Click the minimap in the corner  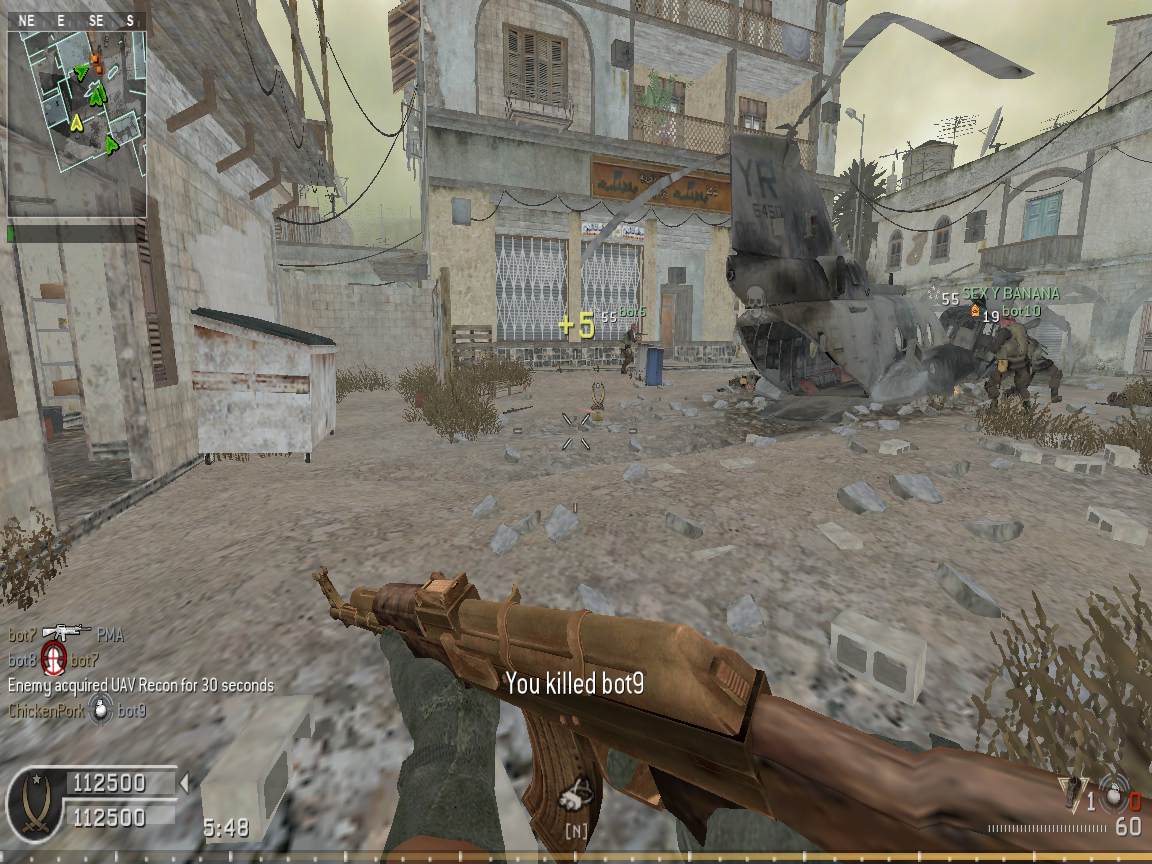(78, 123)
